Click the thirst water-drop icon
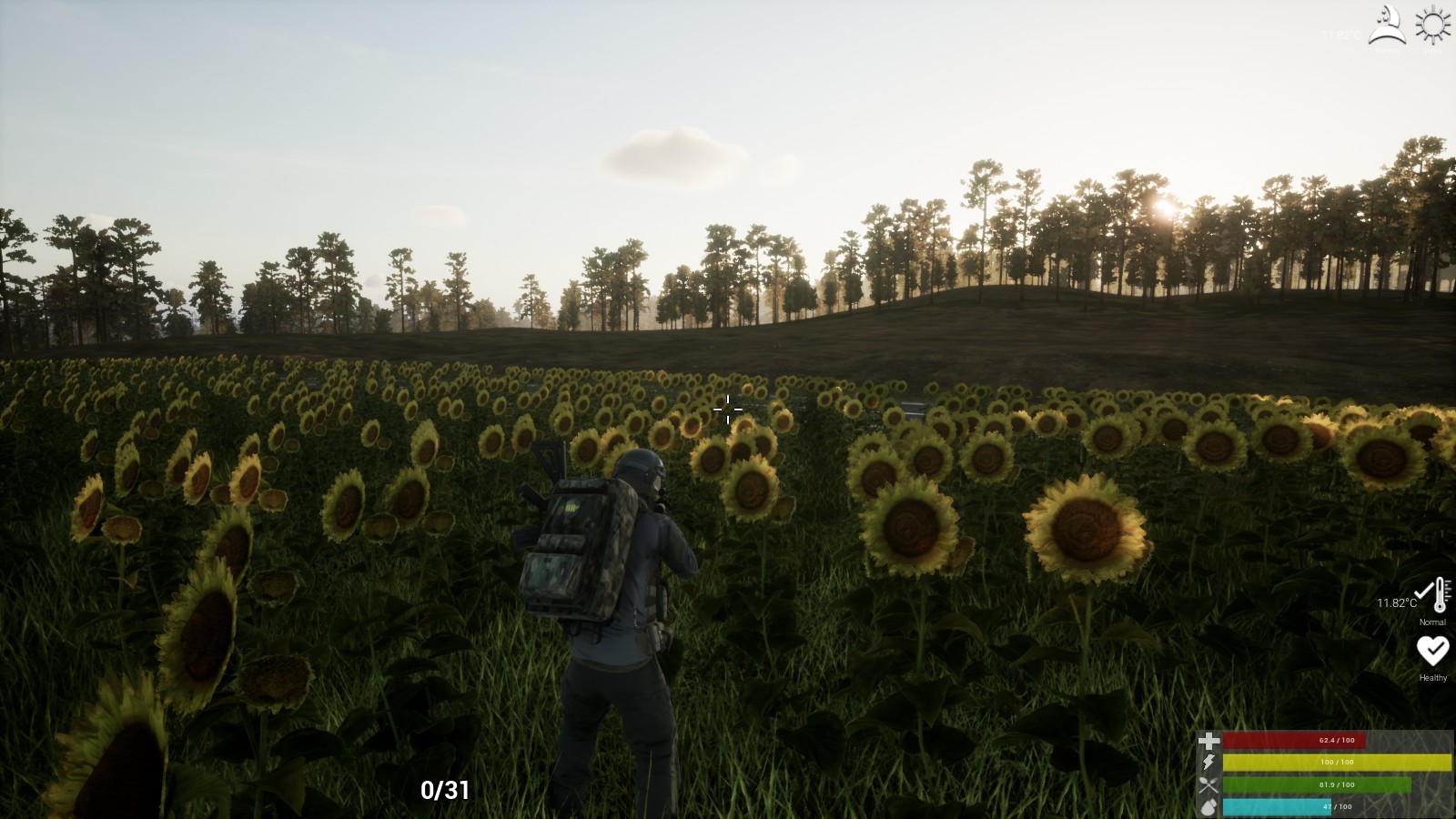This screenshot has width=1456, height=819. click(x=1208, y=806)
